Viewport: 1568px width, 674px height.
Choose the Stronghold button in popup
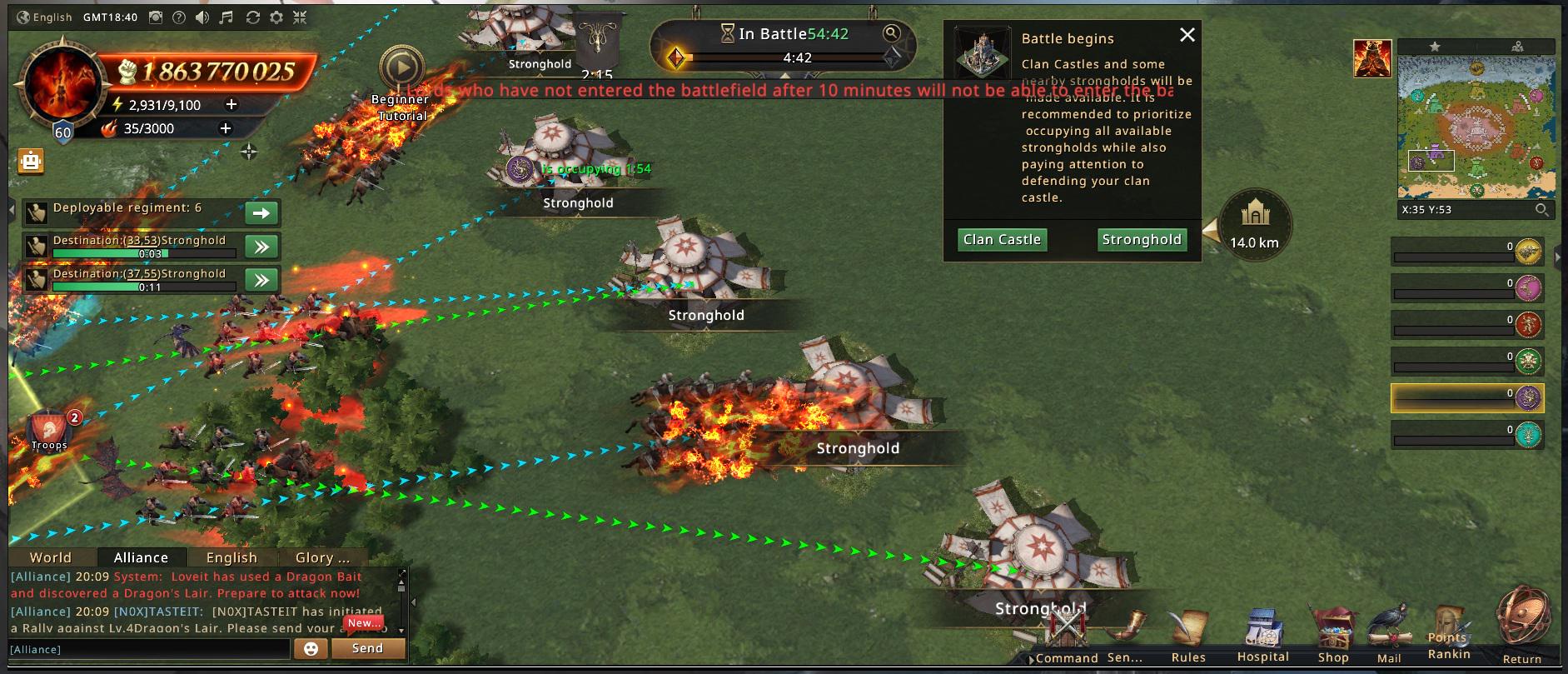1141,240
